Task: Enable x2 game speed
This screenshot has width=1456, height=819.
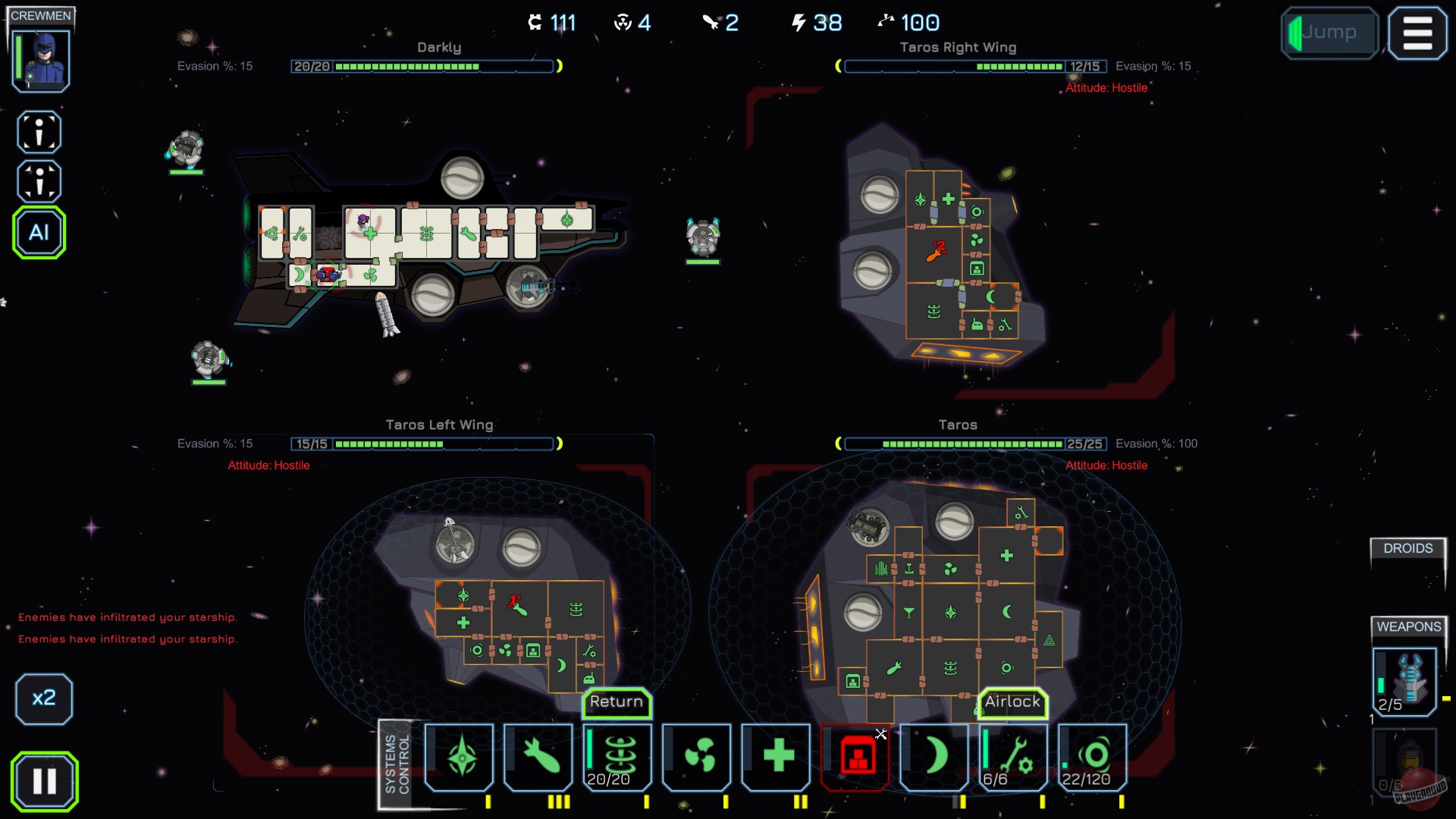Action: tap(44, 699)
